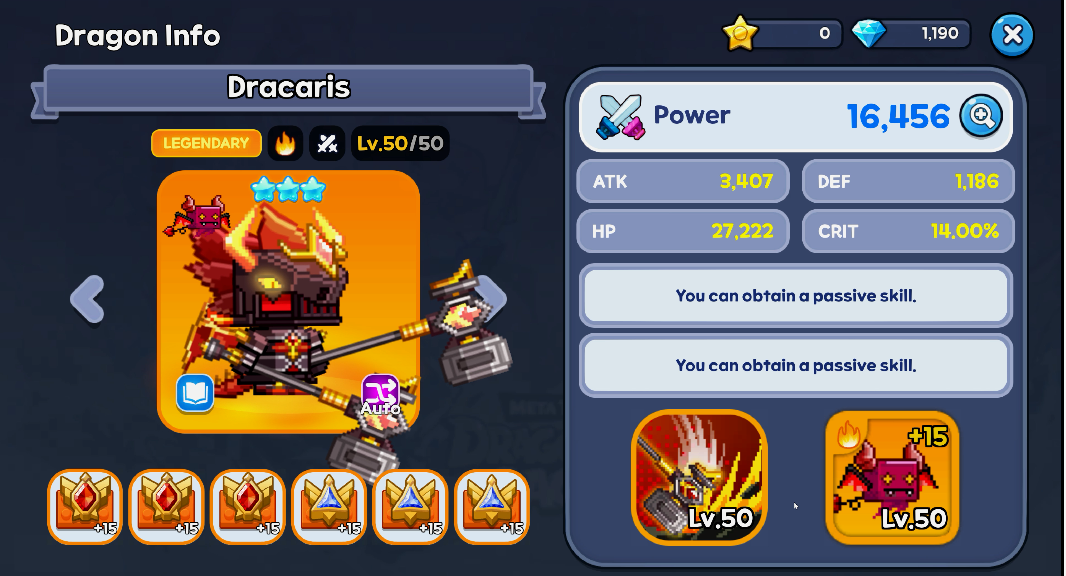Select the hammer skill icon Lv.50
1066x576 pixels.
(699, 477)
